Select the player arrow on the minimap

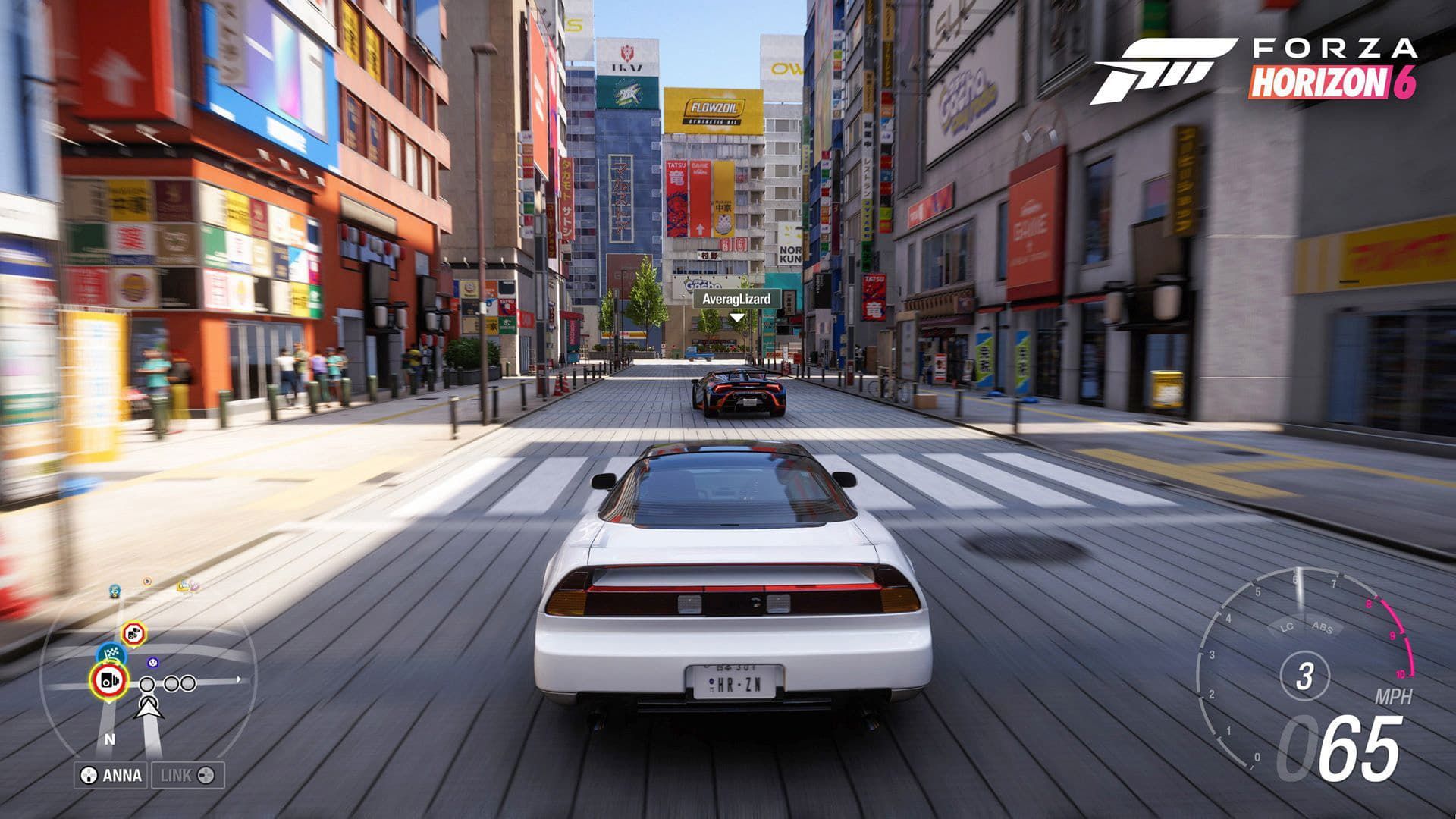coord(149,708)
